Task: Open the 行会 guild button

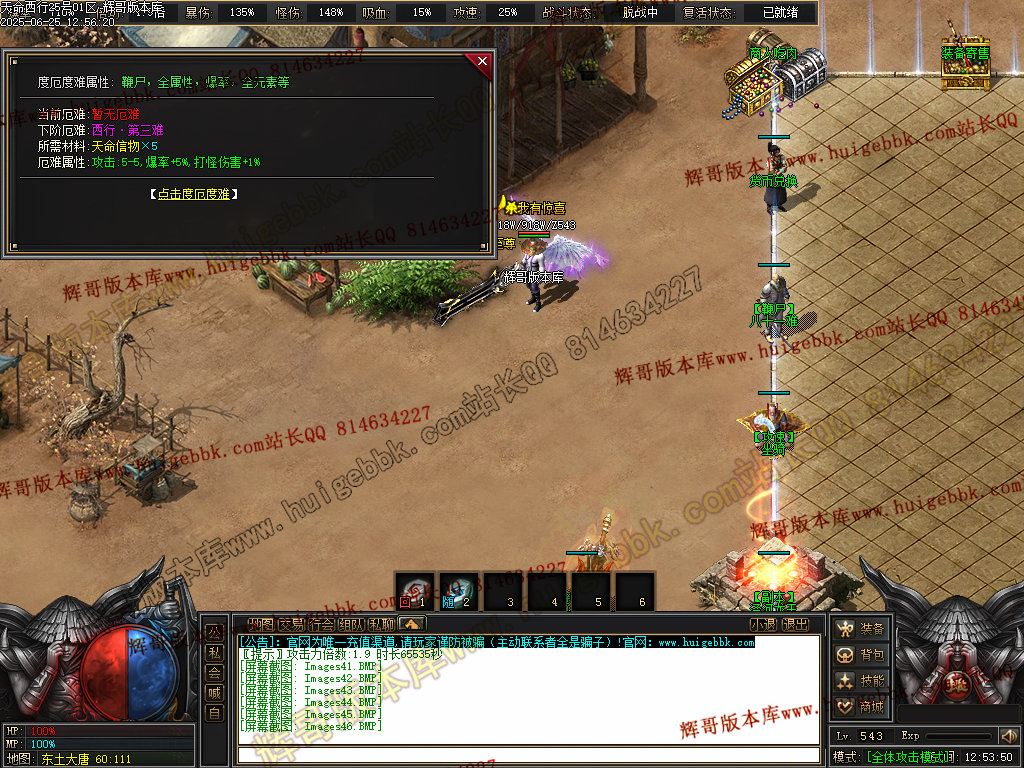Action: coord(321,625)
